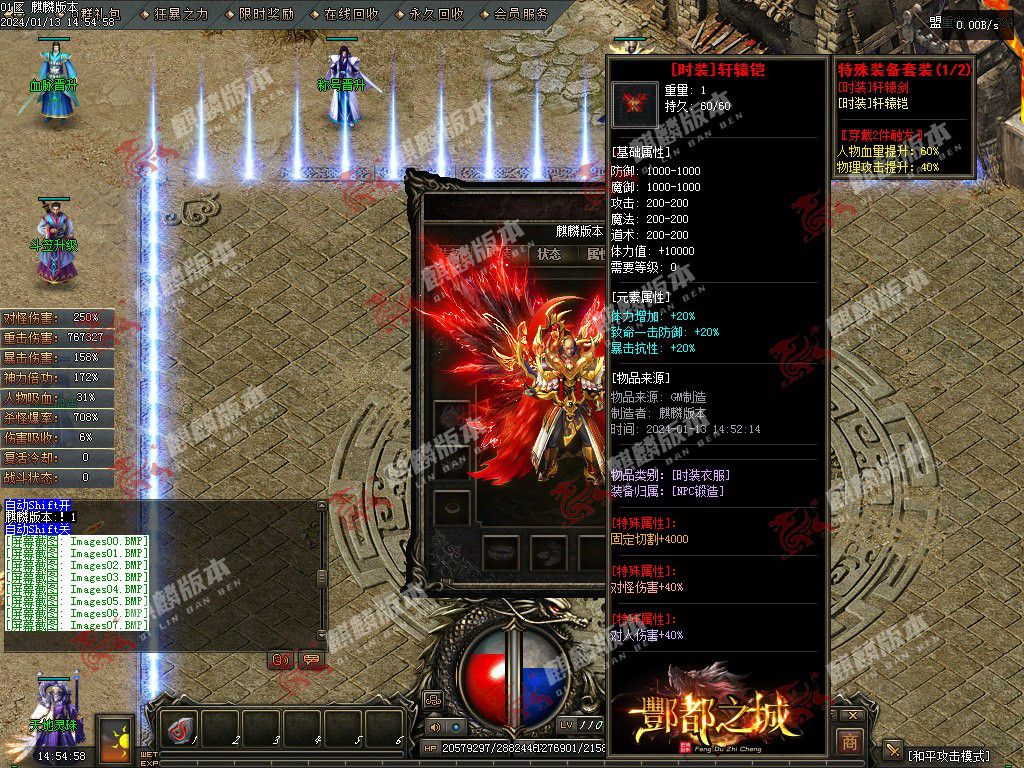Click the 轩辕铠 item icon in tooltip

pos(635,104)
